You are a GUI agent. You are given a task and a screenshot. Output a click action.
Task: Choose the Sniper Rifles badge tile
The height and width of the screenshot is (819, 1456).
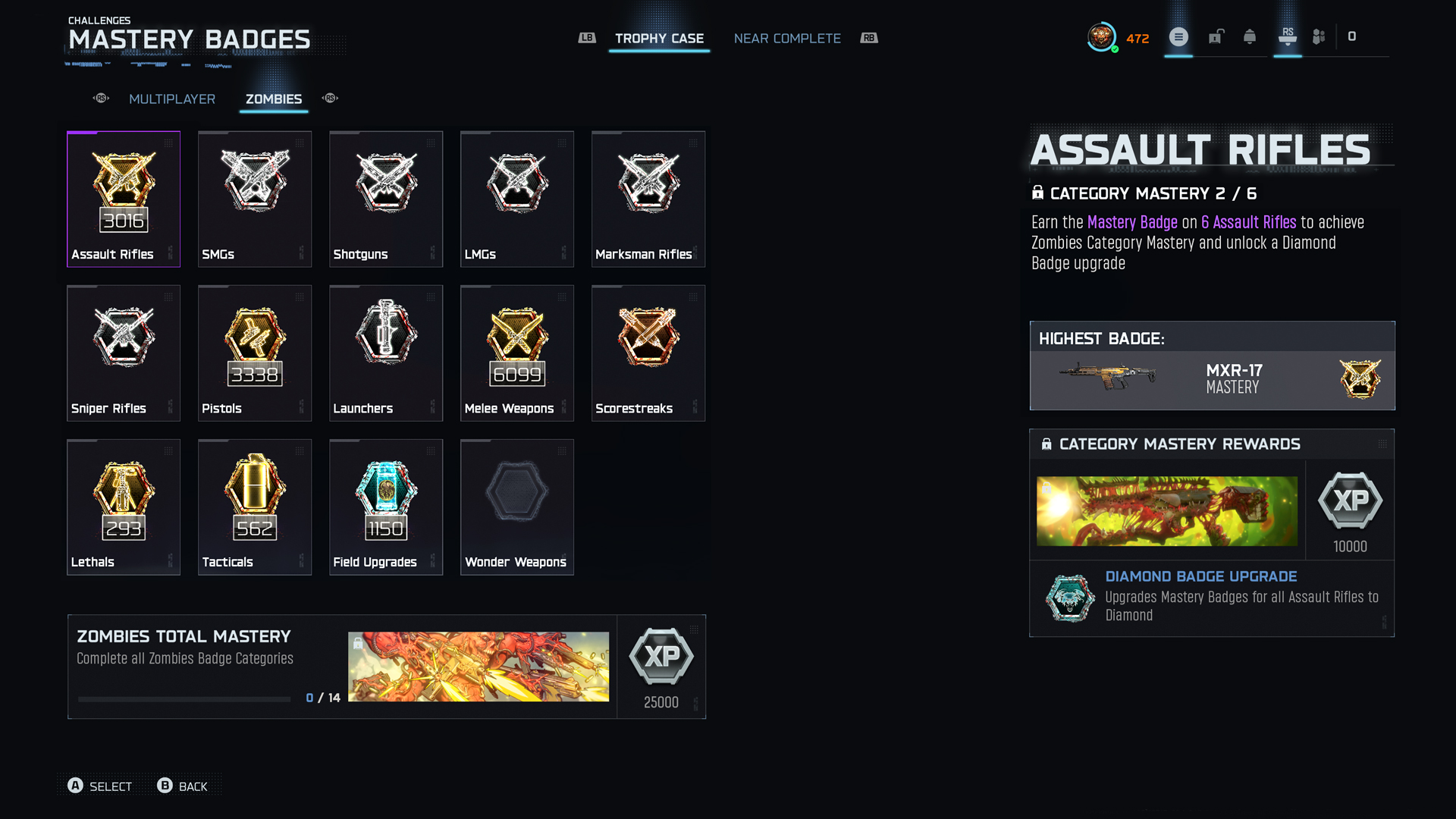(x=124, y=353)
